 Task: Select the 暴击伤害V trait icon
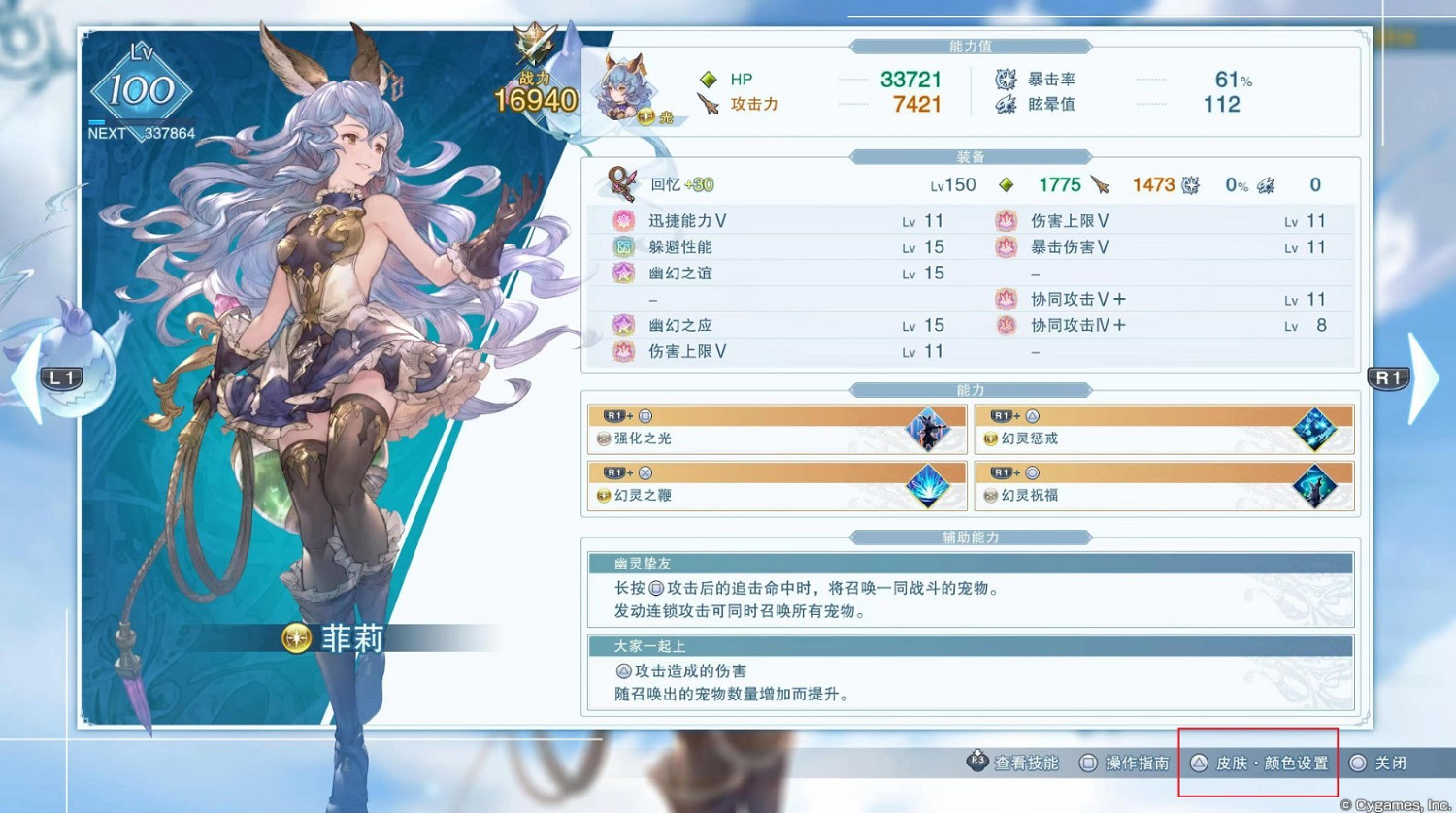1005,246
